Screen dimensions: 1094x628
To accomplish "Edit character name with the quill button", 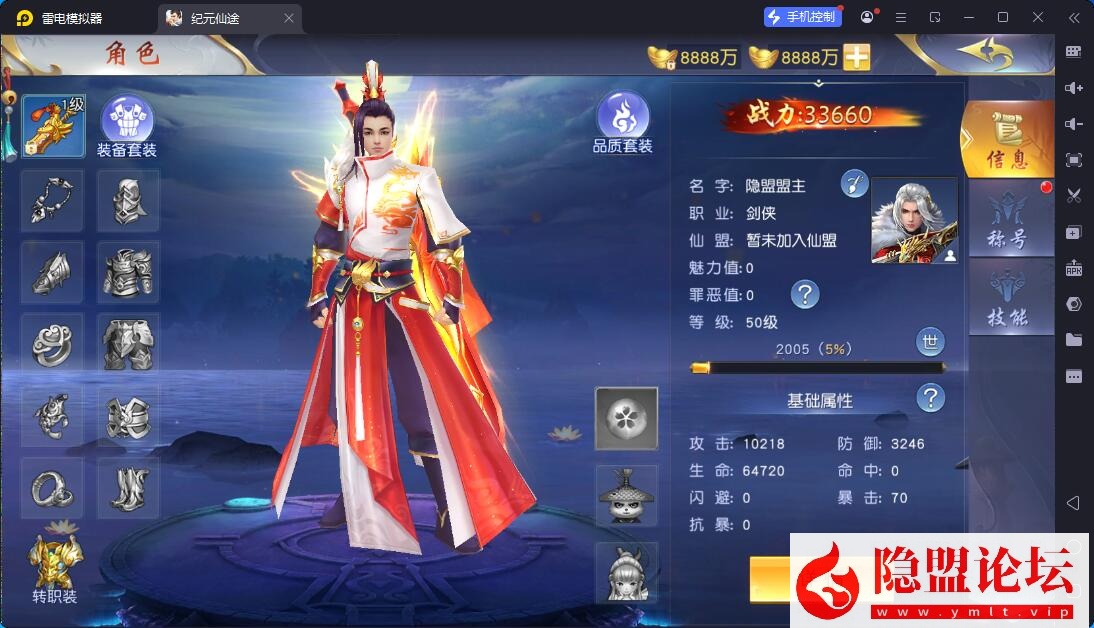I will [x=854, y=184].
